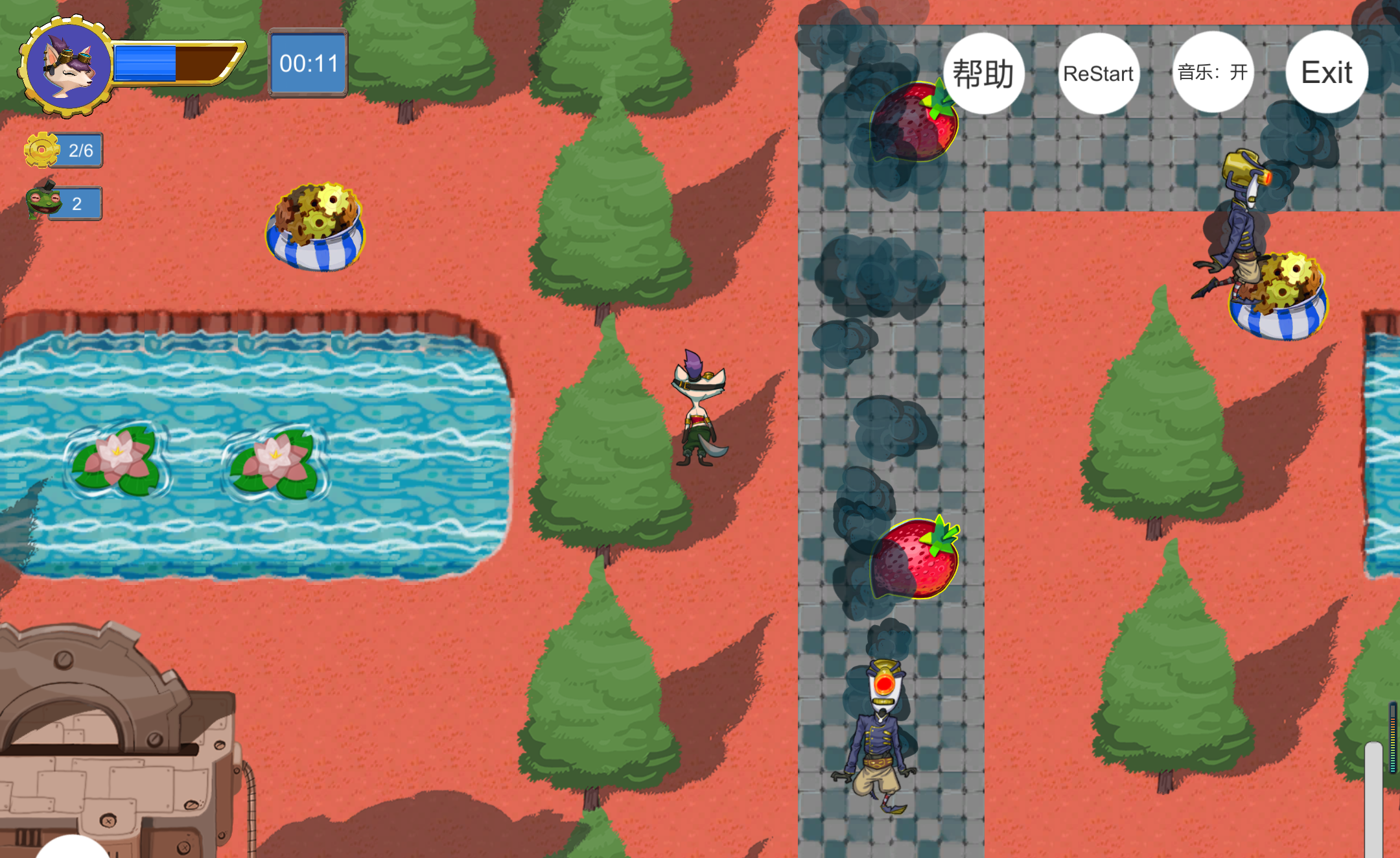
Task: Open the 帮助 help button
Action: tap(983, 73)
